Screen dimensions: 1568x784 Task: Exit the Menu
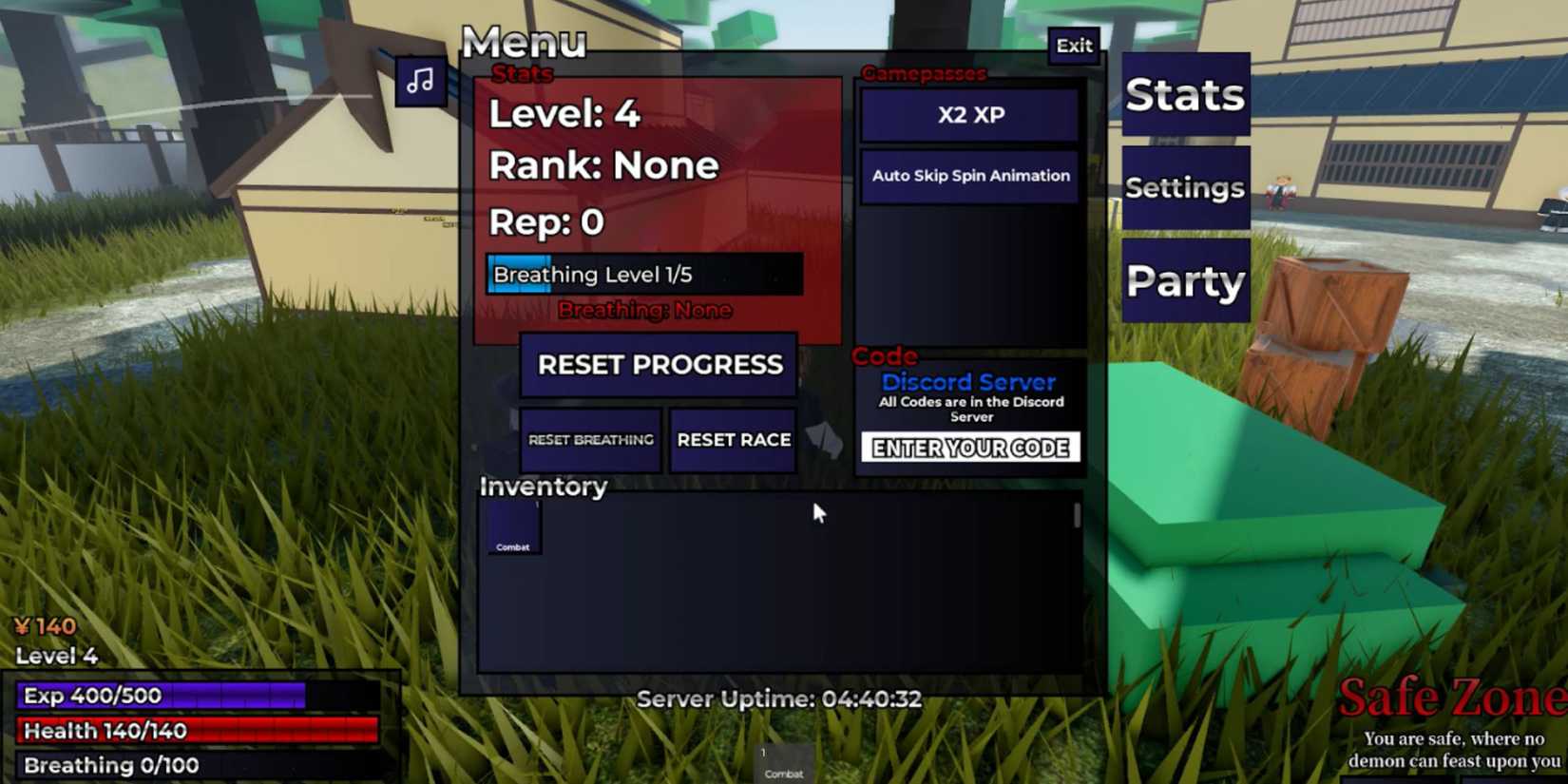pos(1074,45)
